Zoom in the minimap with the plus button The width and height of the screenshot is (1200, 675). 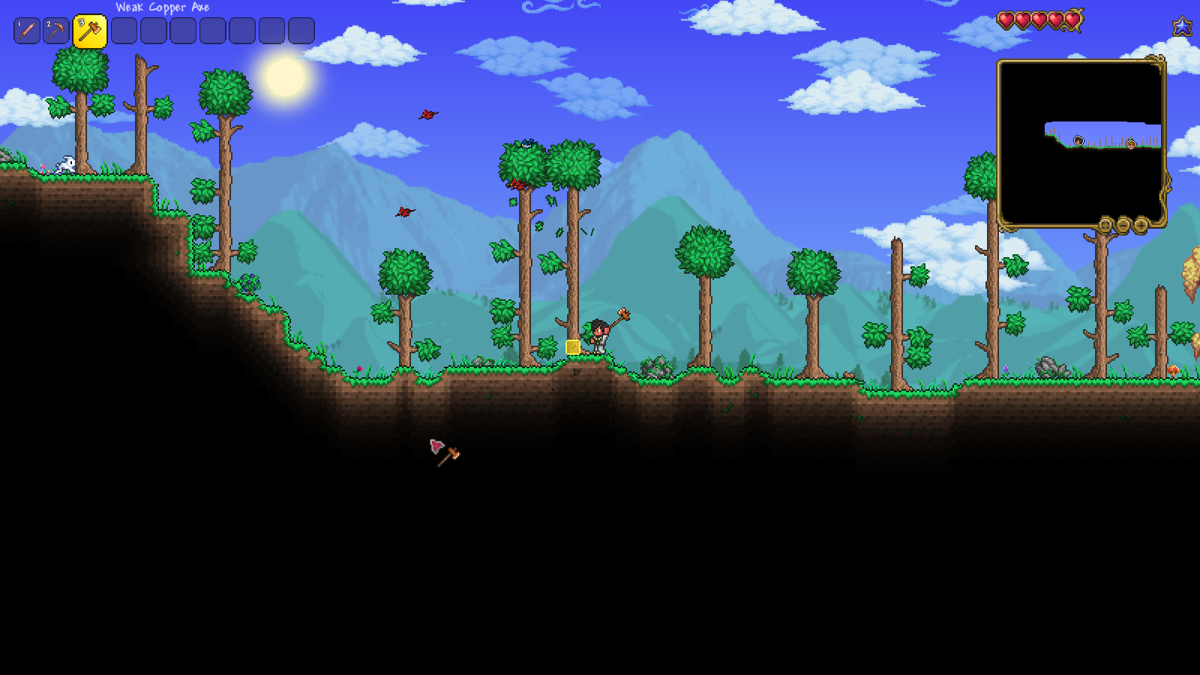point(1141,225)
